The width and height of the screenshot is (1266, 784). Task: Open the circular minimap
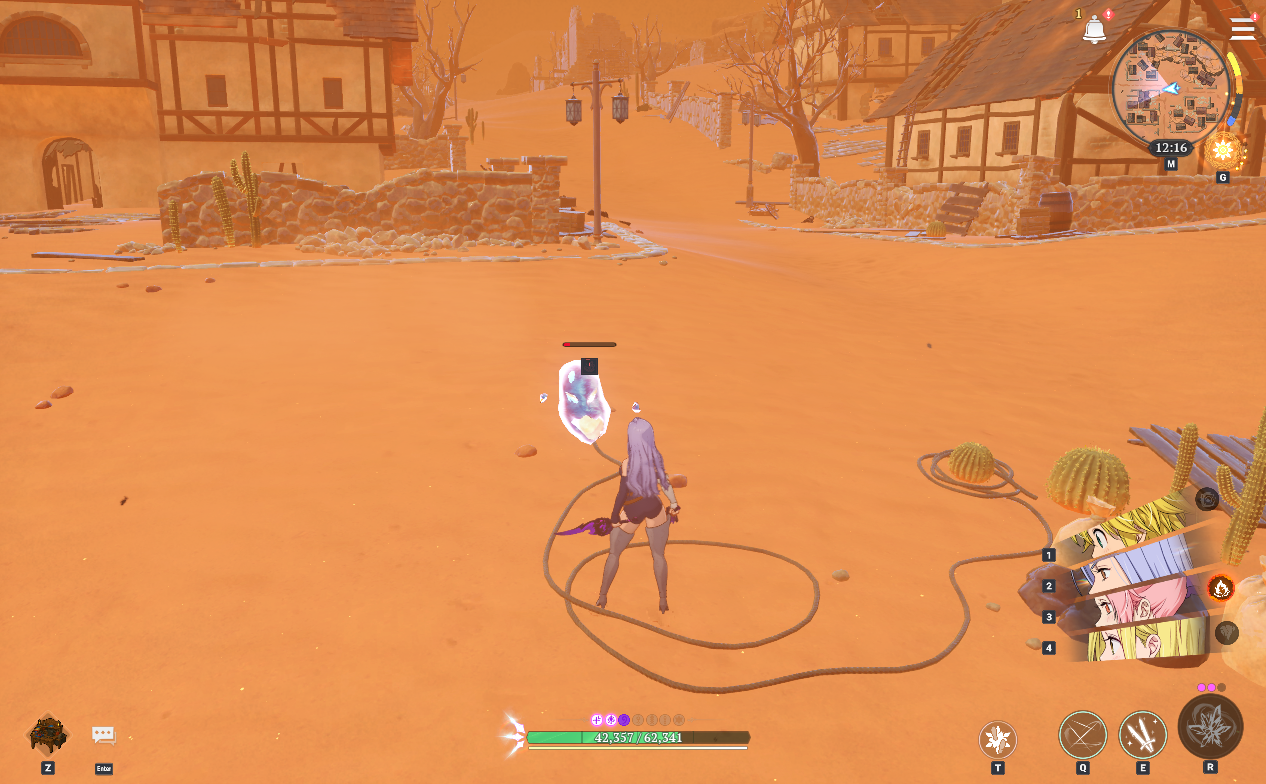point(1170,88)
